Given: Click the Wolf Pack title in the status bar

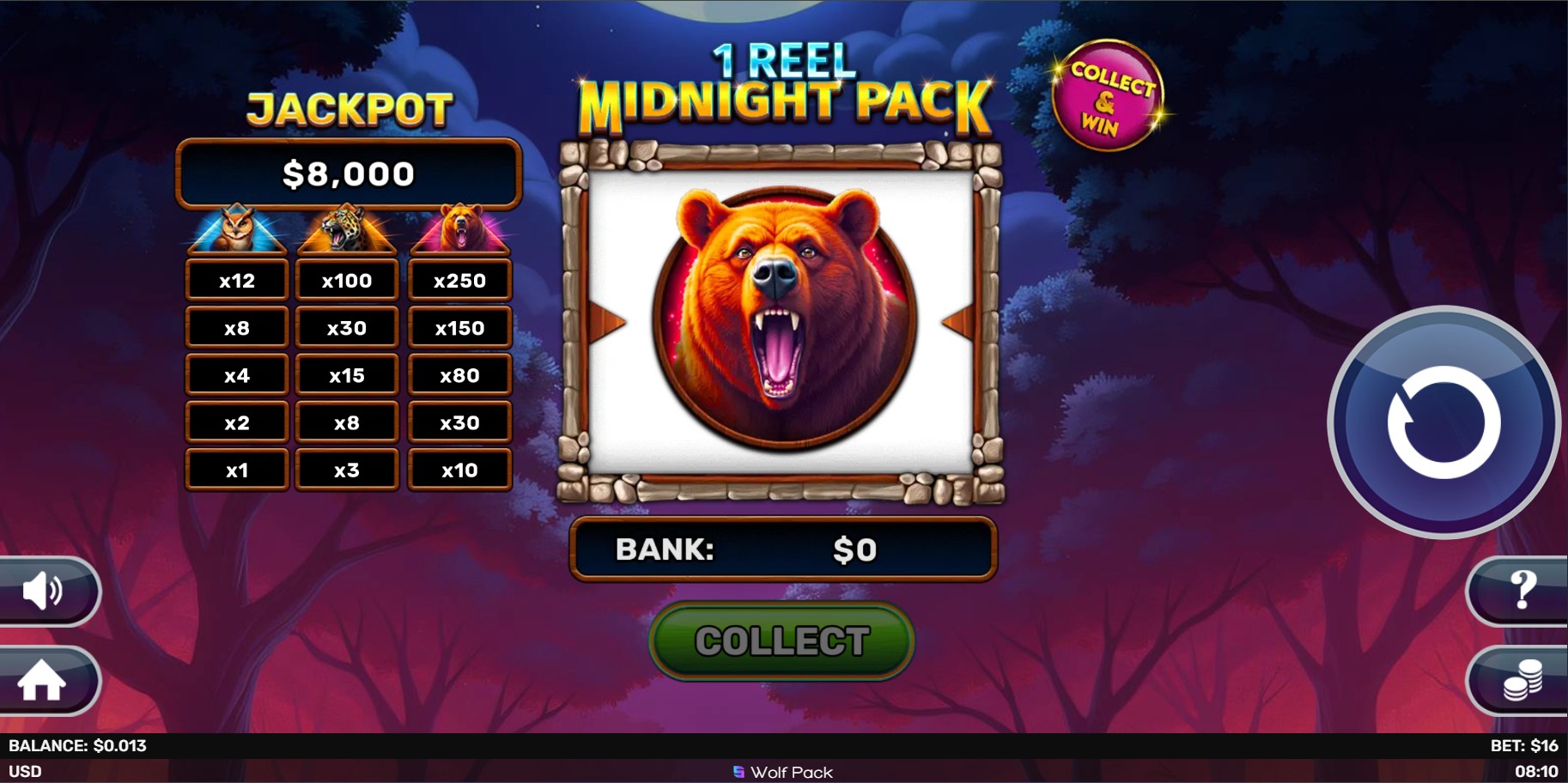Looking at the screenshot, I should click(x=782, y=772).
